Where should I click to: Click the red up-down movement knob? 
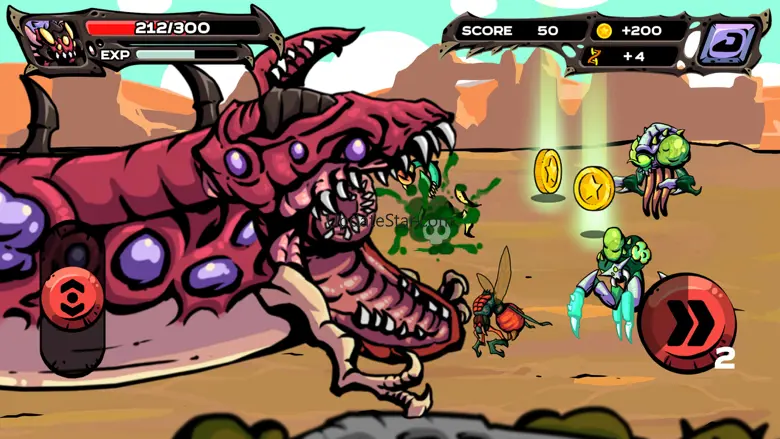72,297
